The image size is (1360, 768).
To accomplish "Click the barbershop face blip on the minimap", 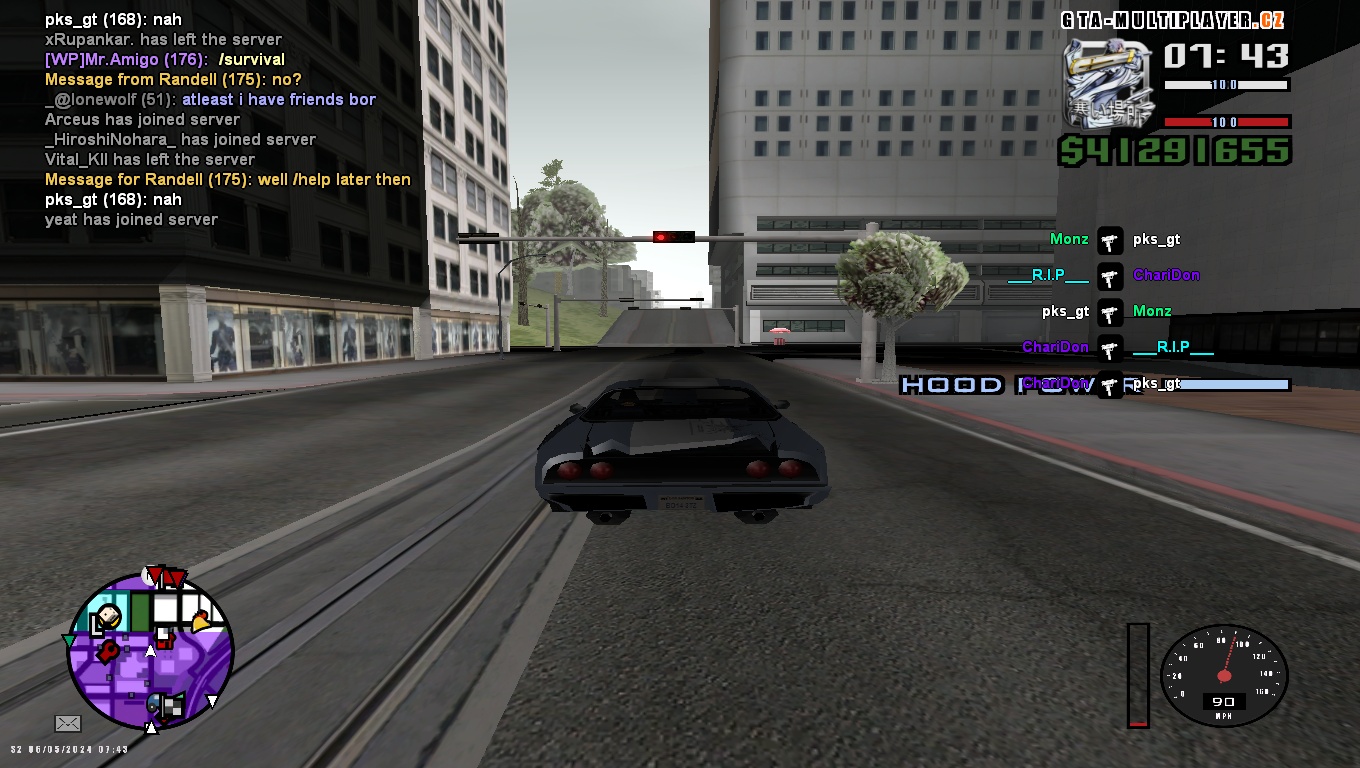I will 109,616.
